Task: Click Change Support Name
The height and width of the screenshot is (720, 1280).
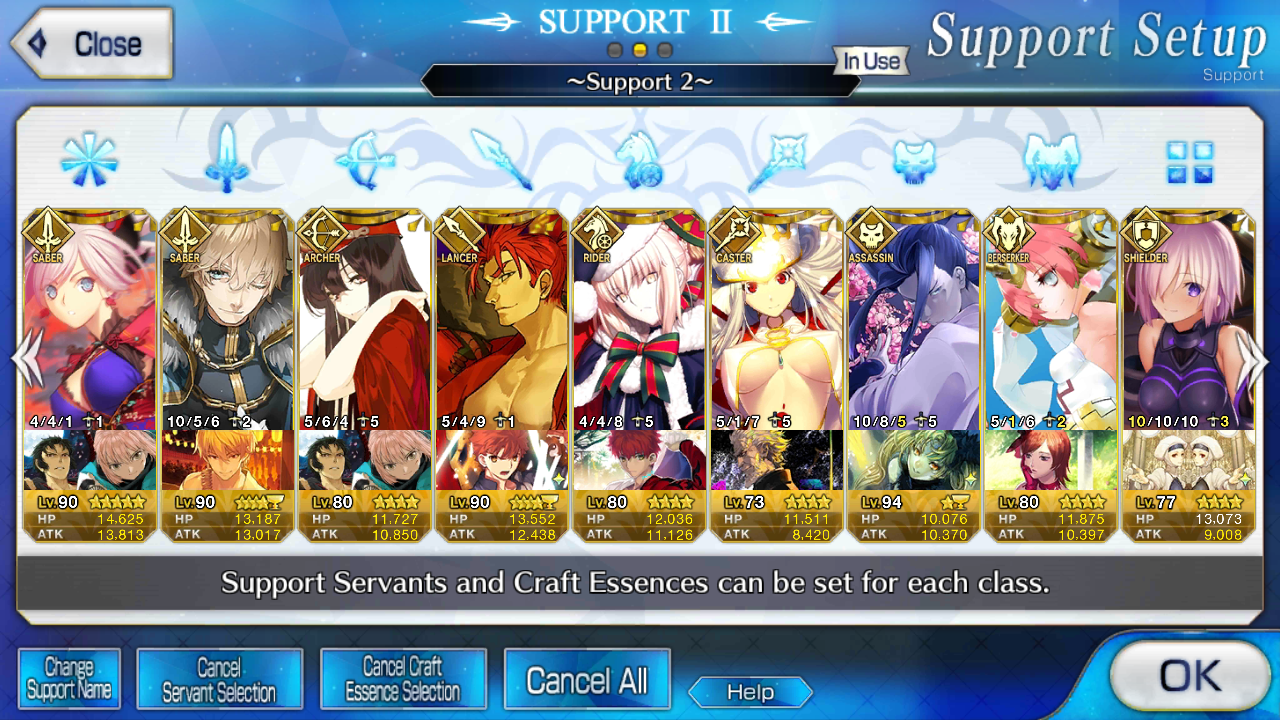Action: pos(69,679)
